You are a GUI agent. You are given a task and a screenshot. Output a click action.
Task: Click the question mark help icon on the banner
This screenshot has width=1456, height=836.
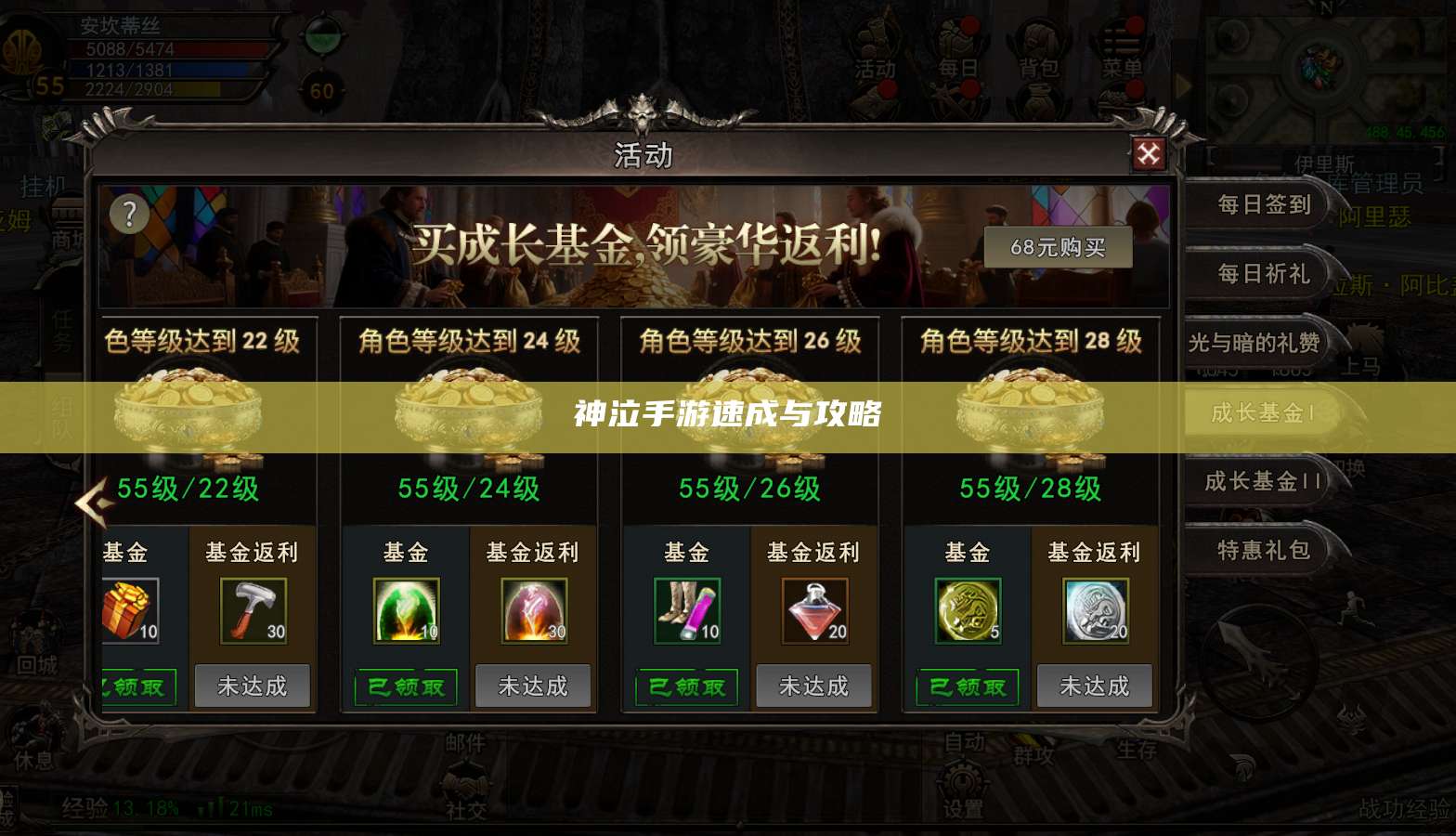tap(130, 215)
